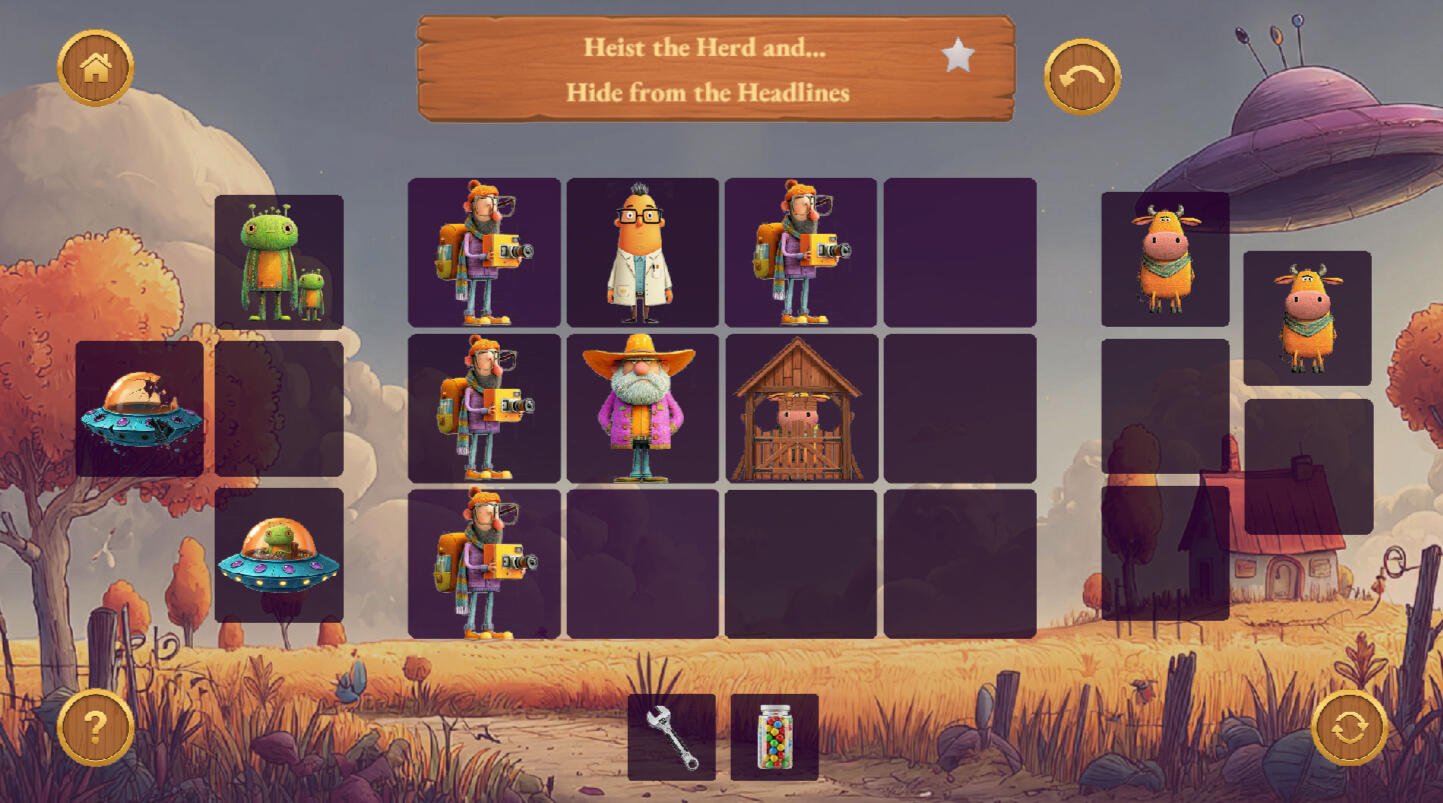
Task: Pick the alien-piloted UFO tile
Action: point(279,555)
